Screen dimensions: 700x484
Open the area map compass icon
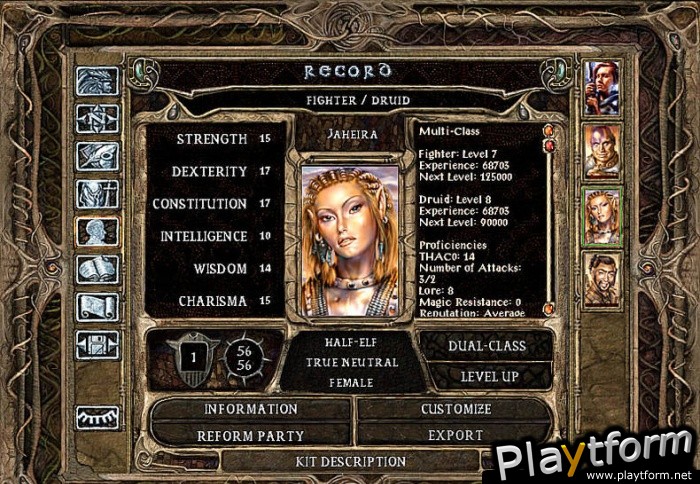[x=97, y=119]
